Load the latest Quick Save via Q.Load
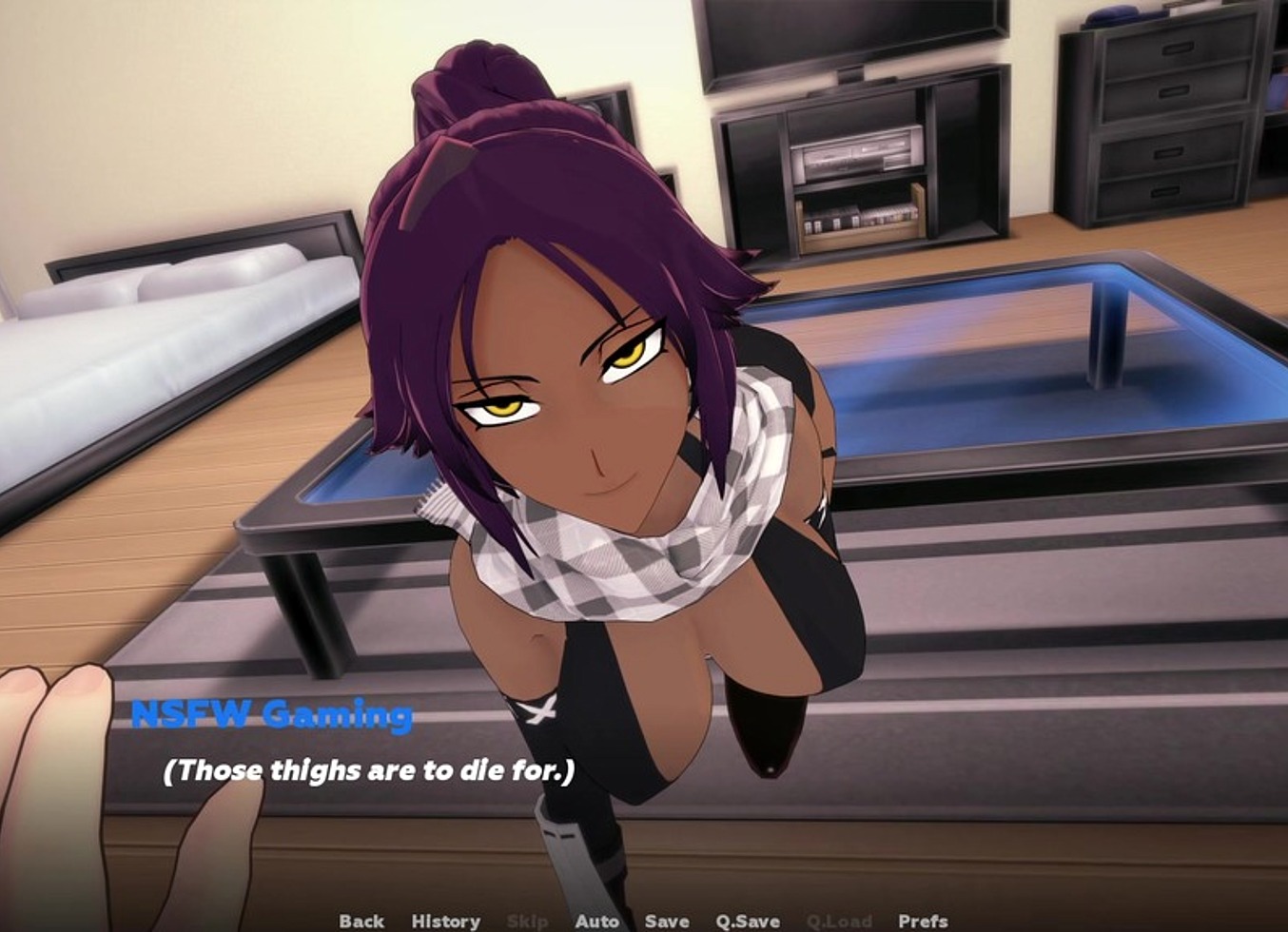1288x932 pixels. 837,921
